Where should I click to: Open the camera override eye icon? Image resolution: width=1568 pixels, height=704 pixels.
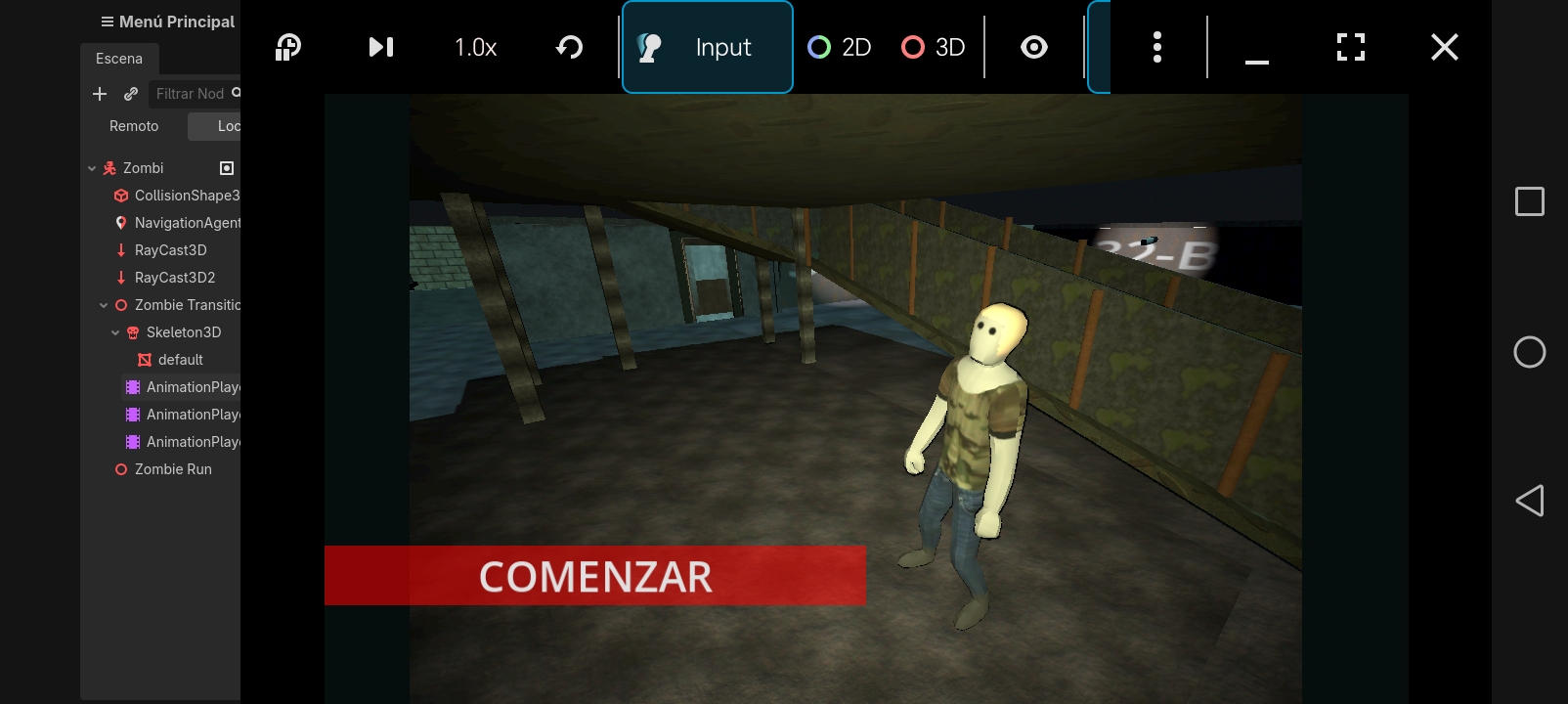(1033, 47)
